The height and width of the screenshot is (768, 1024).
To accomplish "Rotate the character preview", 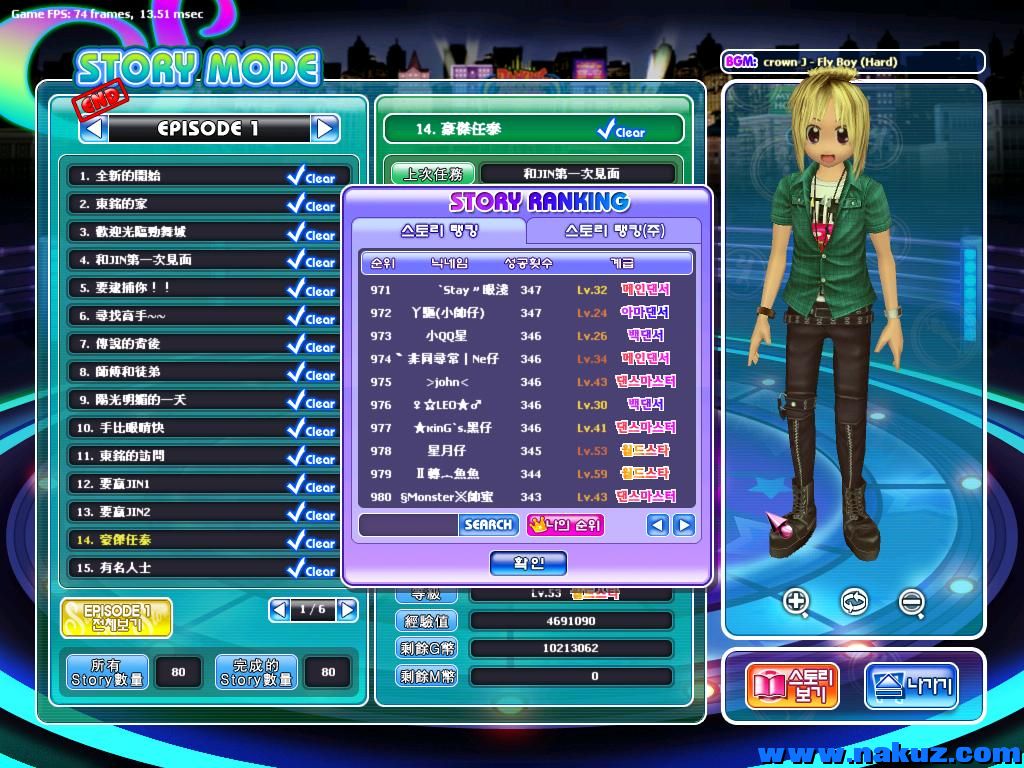I will pyautogui.click(x=854, y=601).
